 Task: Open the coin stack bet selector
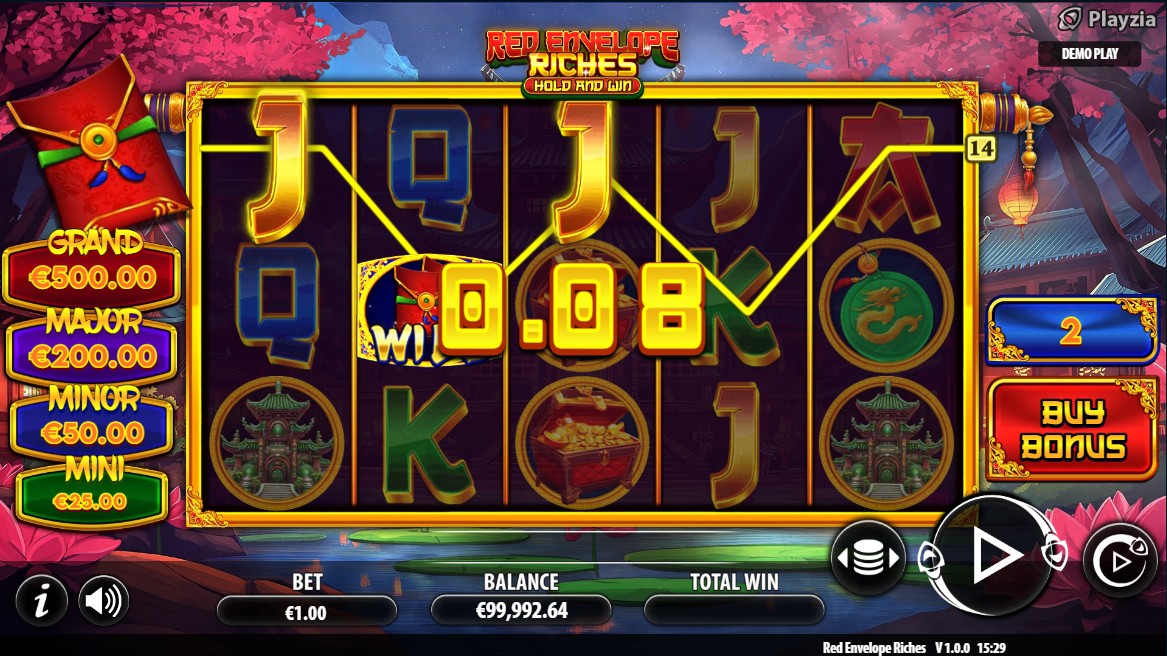(867, 558)
